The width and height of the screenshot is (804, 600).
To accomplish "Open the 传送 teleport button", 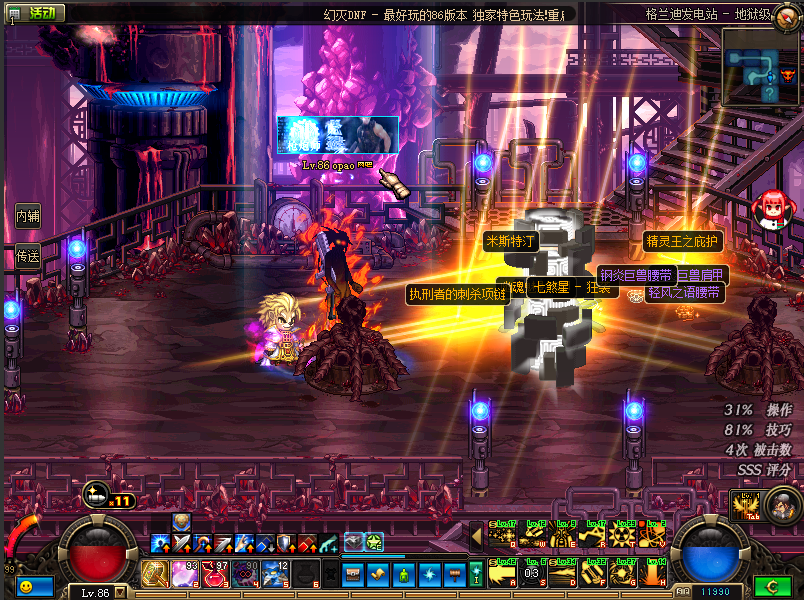I will tap(28, 257).
